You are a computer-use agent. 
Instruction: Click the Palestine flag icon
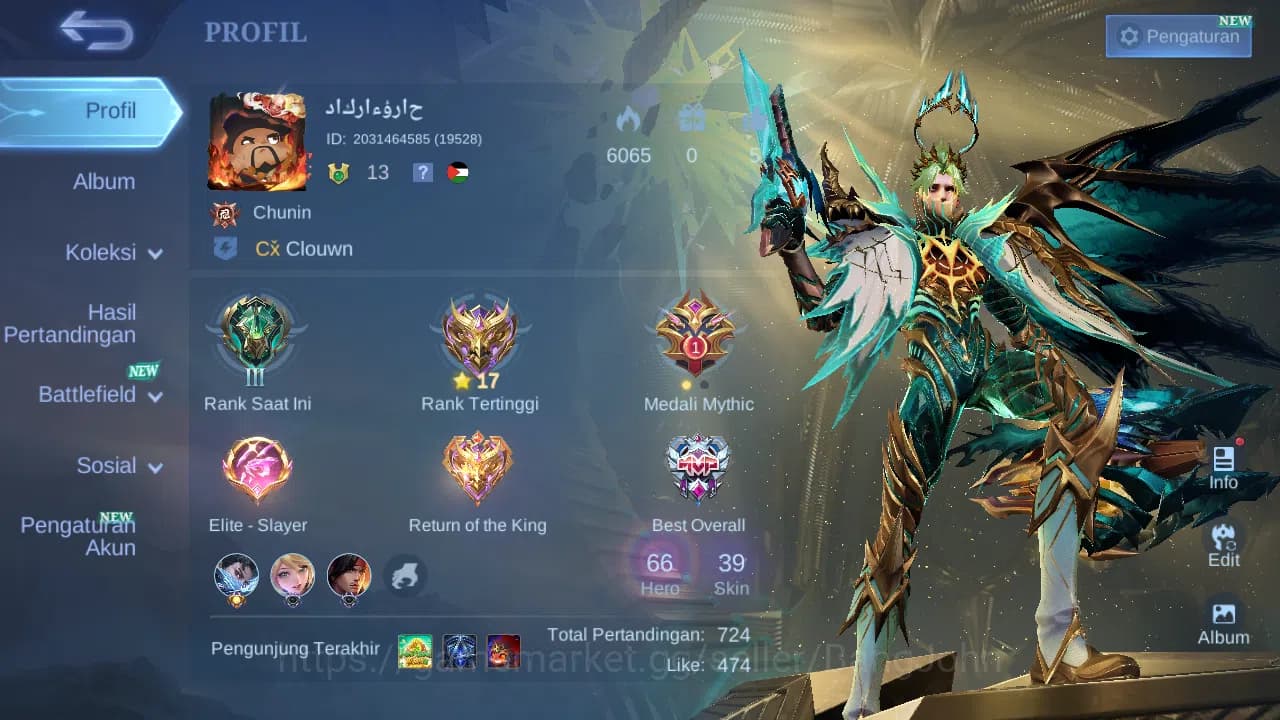pos(460,171)
